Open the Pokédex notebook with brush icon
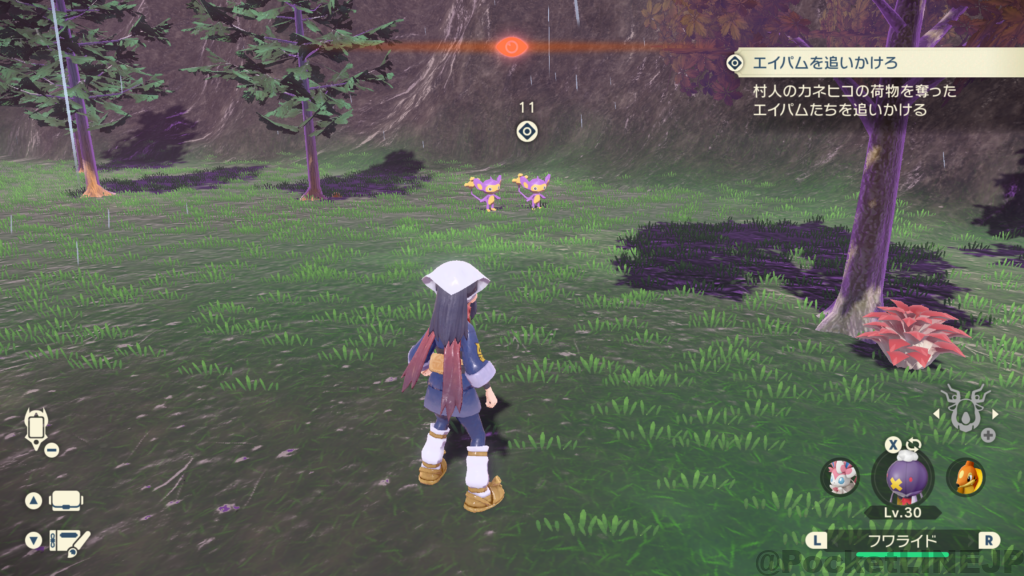 (69, 541)
